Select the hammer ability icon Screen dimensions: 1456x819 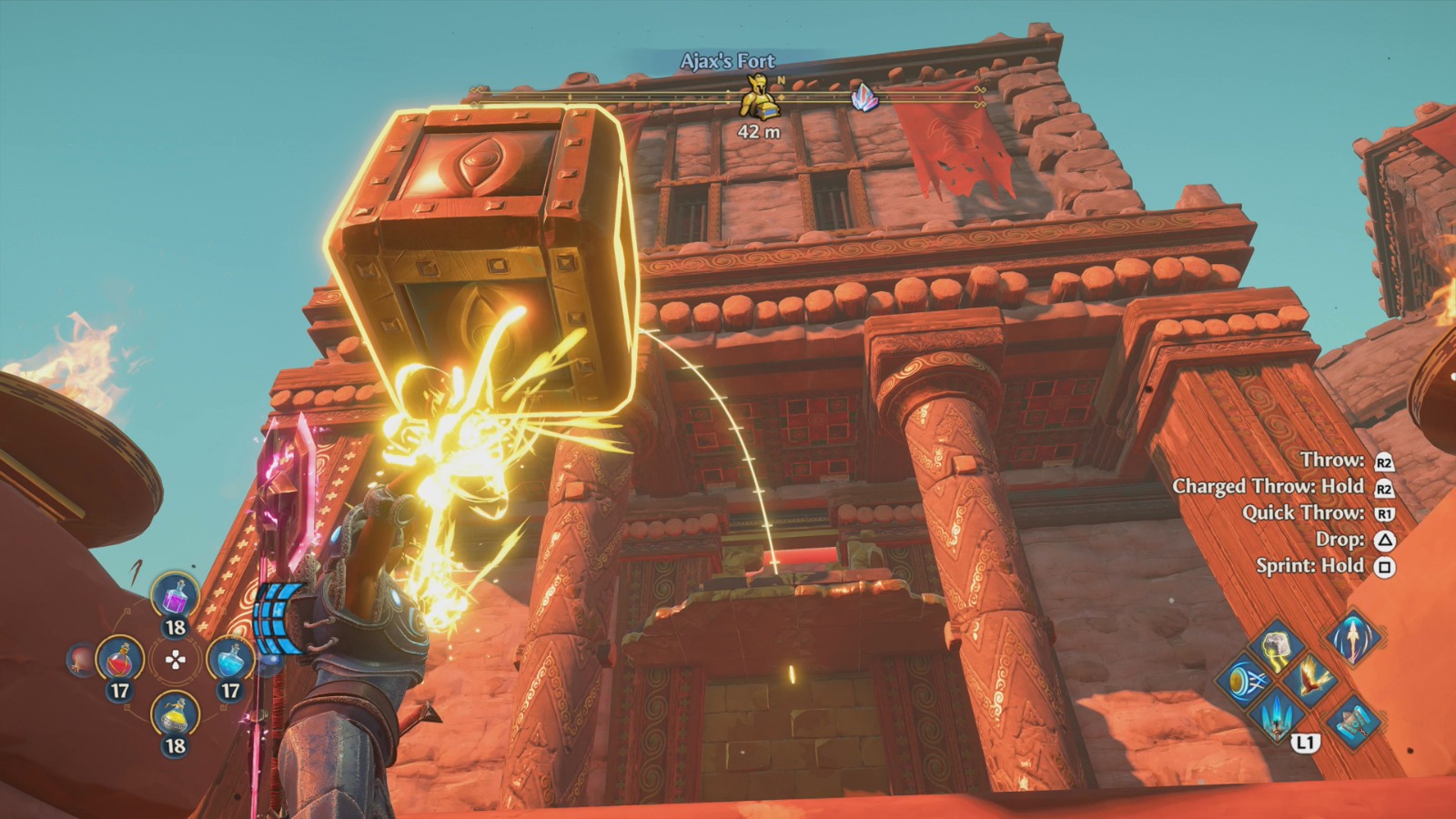[1353, 722]
